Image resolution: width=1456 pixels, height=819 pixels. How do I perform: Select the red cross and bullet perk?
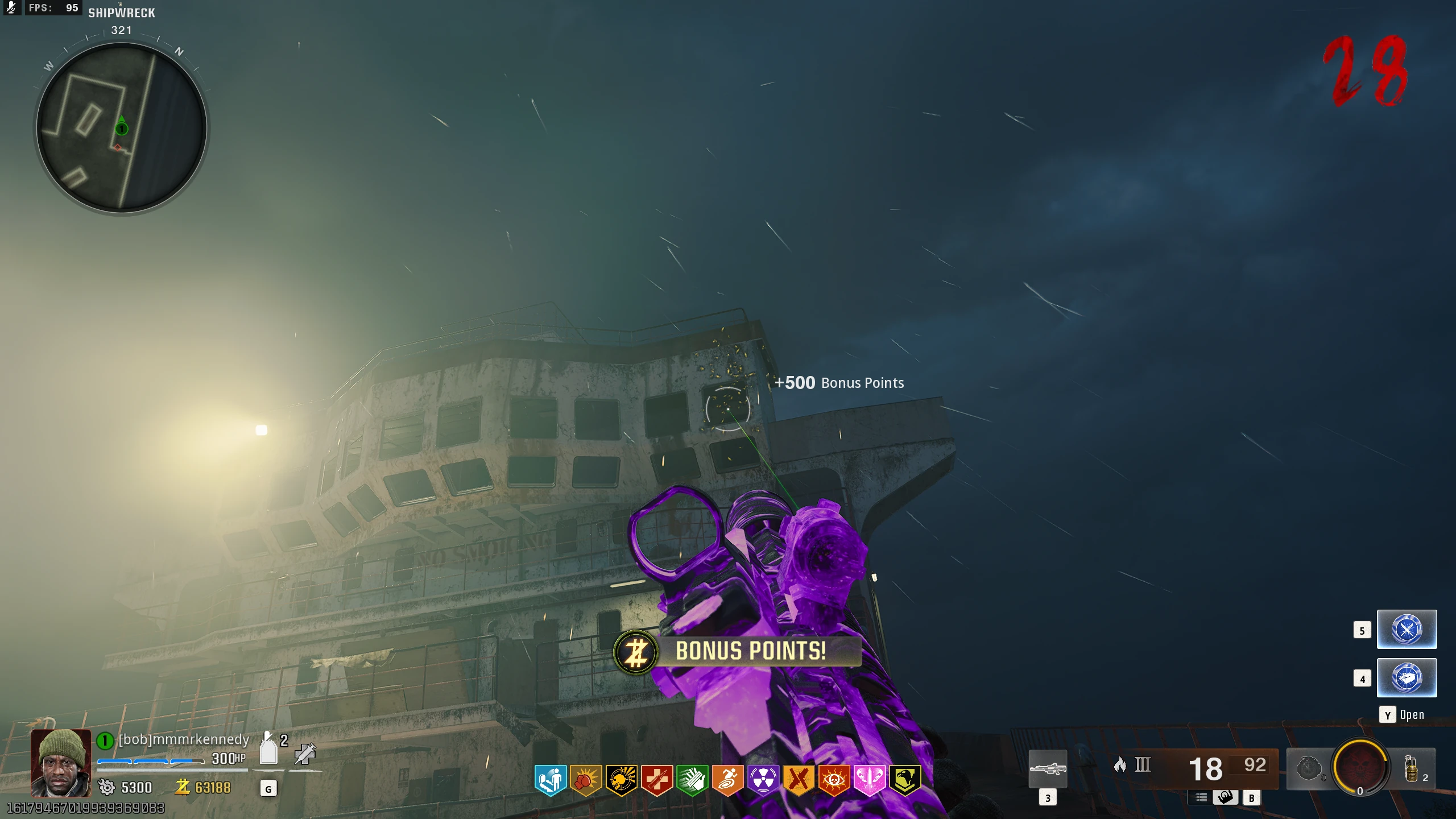656,779
